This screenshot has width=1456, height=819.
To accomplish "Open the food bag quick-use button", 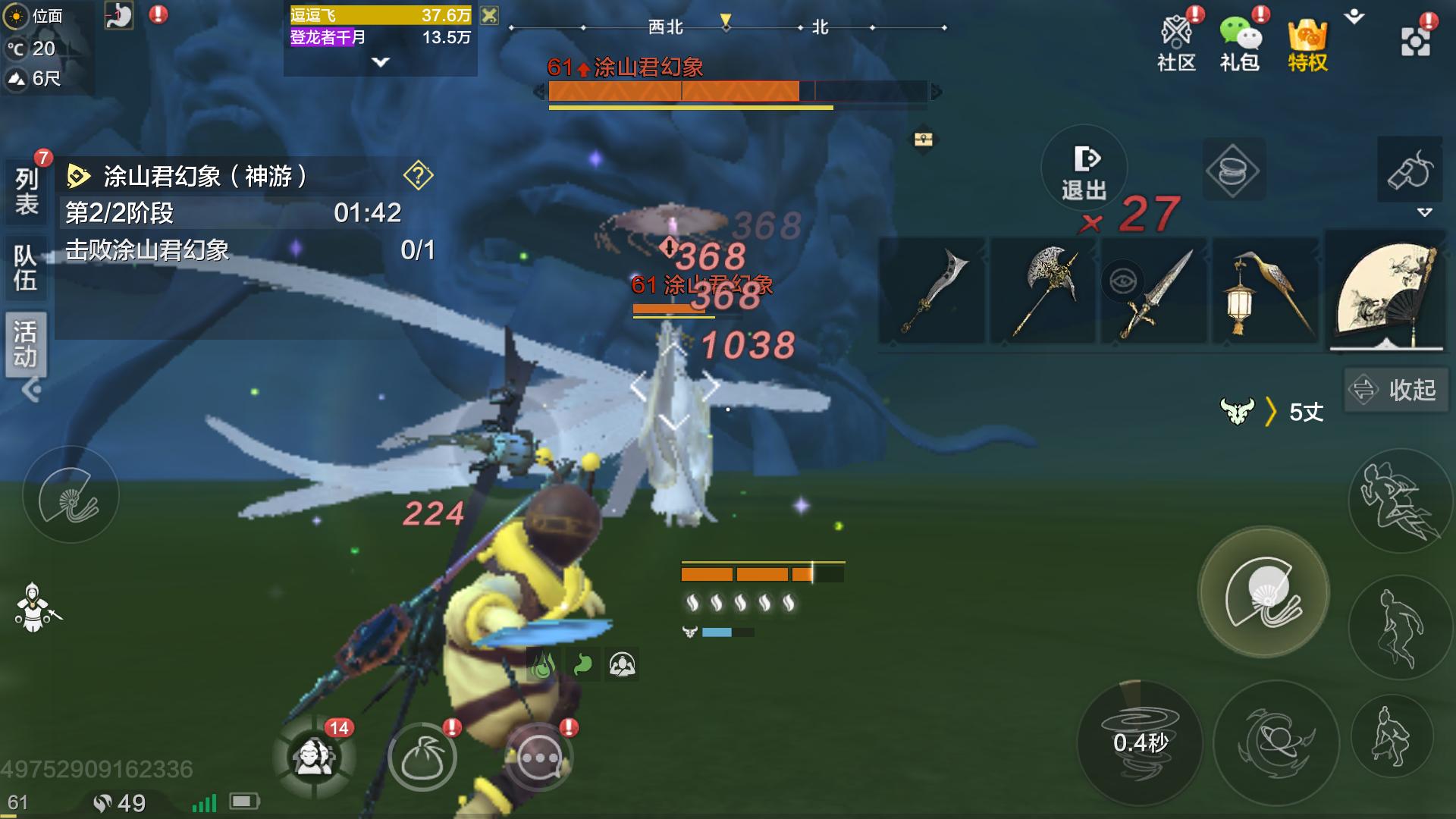I will tap(422, 757).
